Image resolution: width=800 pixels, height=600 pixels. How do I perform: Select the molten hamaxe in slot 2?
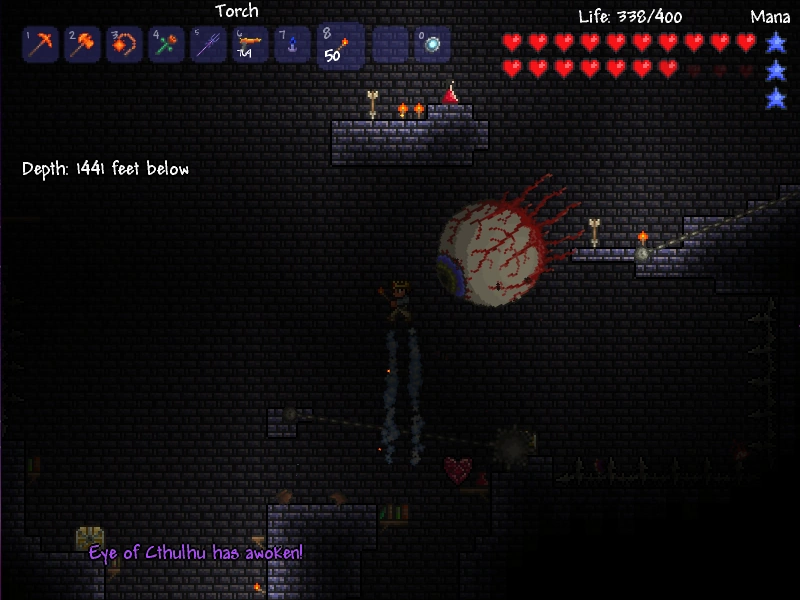click(82, 45)
